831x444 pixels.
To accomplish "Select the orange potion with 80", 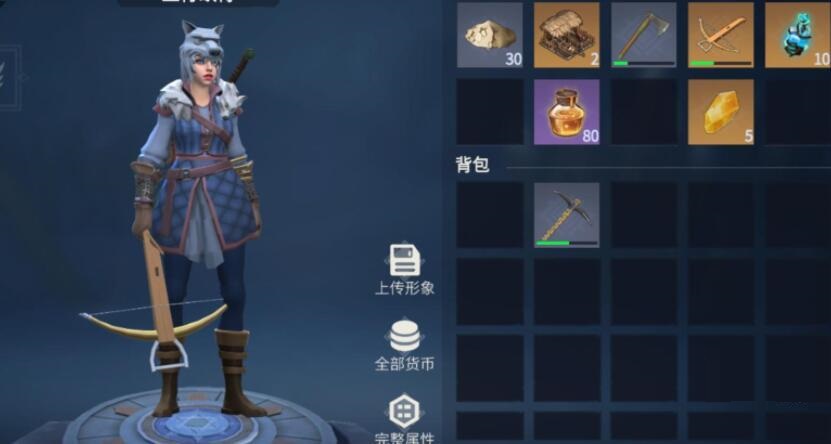I will 566,112.
